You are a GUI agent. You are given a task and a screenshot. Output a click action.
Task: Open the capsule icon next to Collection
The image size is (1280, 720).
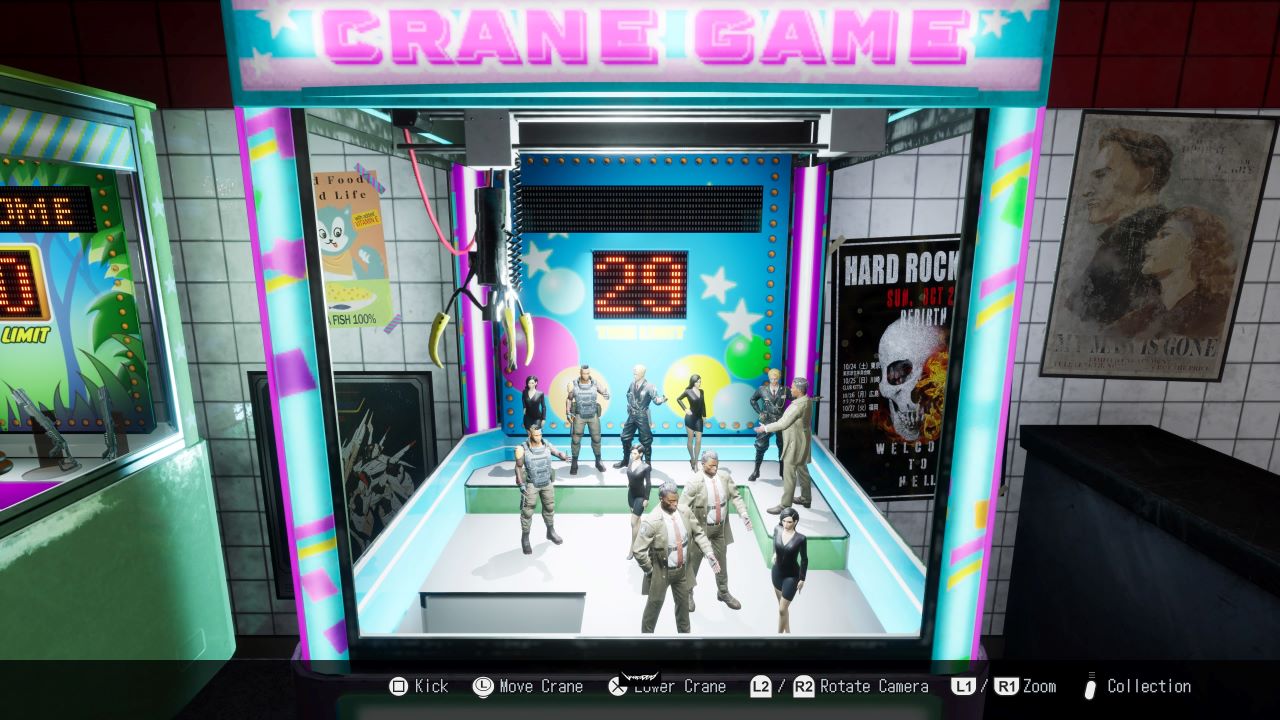point(1090,687)
